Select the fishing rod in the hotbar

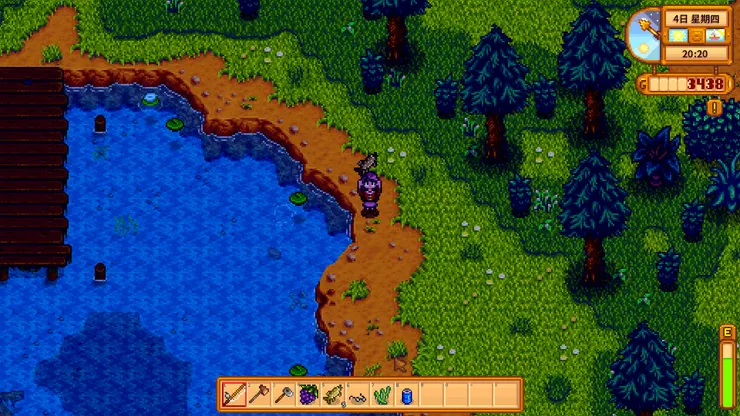pos(235,394)
